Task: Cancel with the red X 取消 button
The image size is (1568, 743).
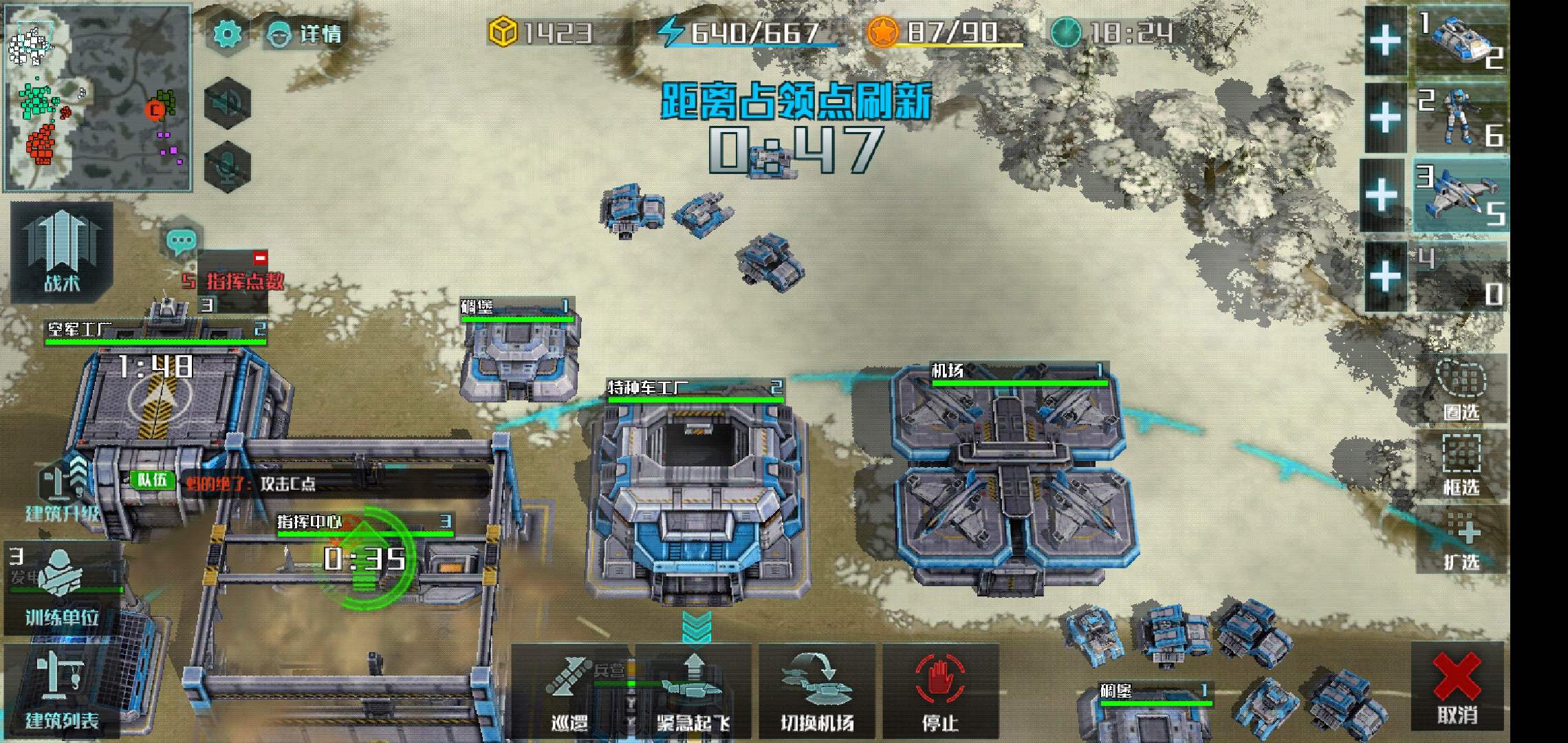Action: pyautogui.click(x=1457, y=687)
